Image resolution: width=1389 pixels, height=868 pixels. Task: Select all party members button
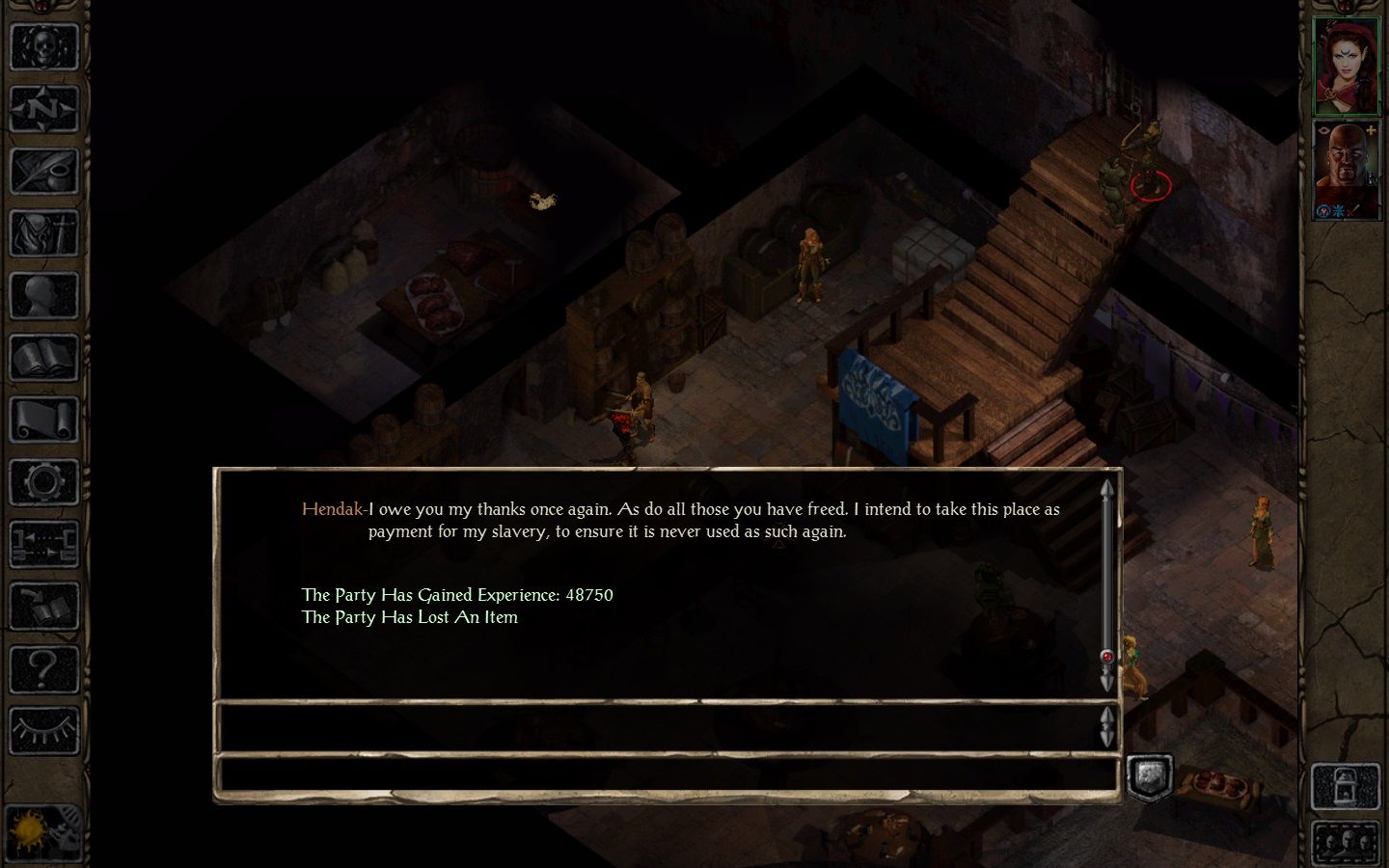[x=1346, y=843]
